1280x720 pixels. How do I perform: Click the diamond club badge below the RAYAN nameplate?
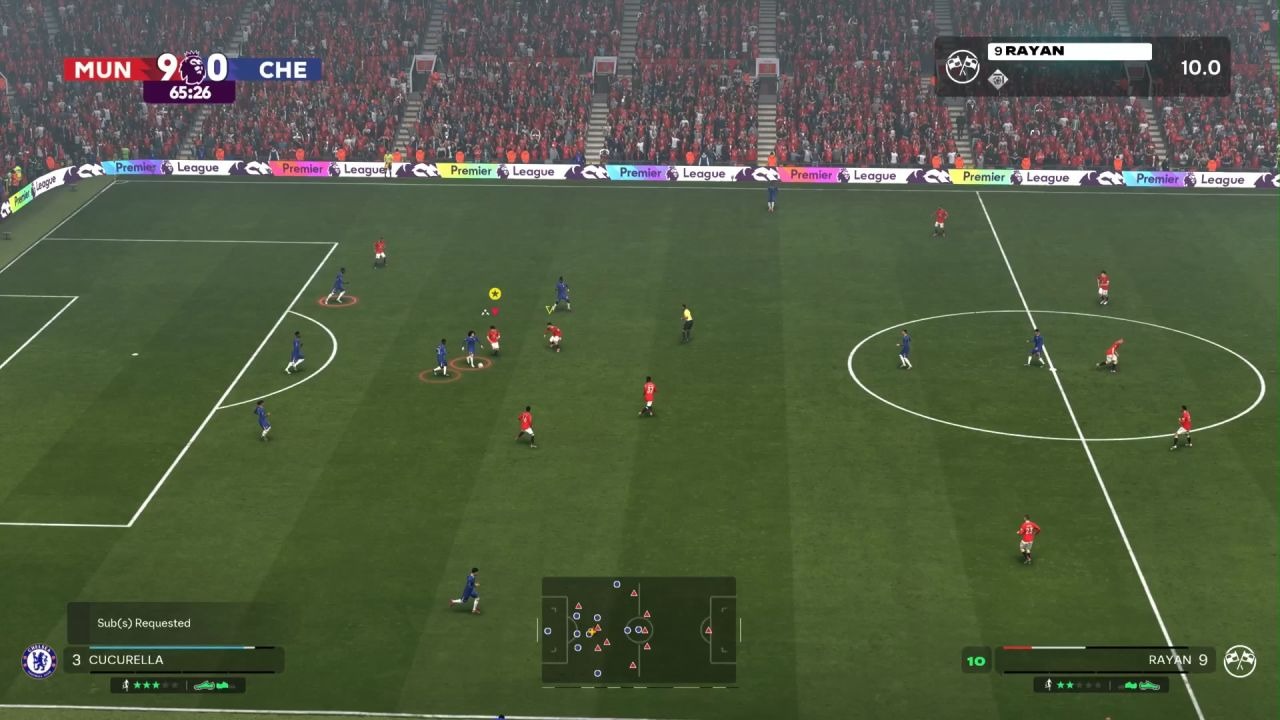click(997, 79)
